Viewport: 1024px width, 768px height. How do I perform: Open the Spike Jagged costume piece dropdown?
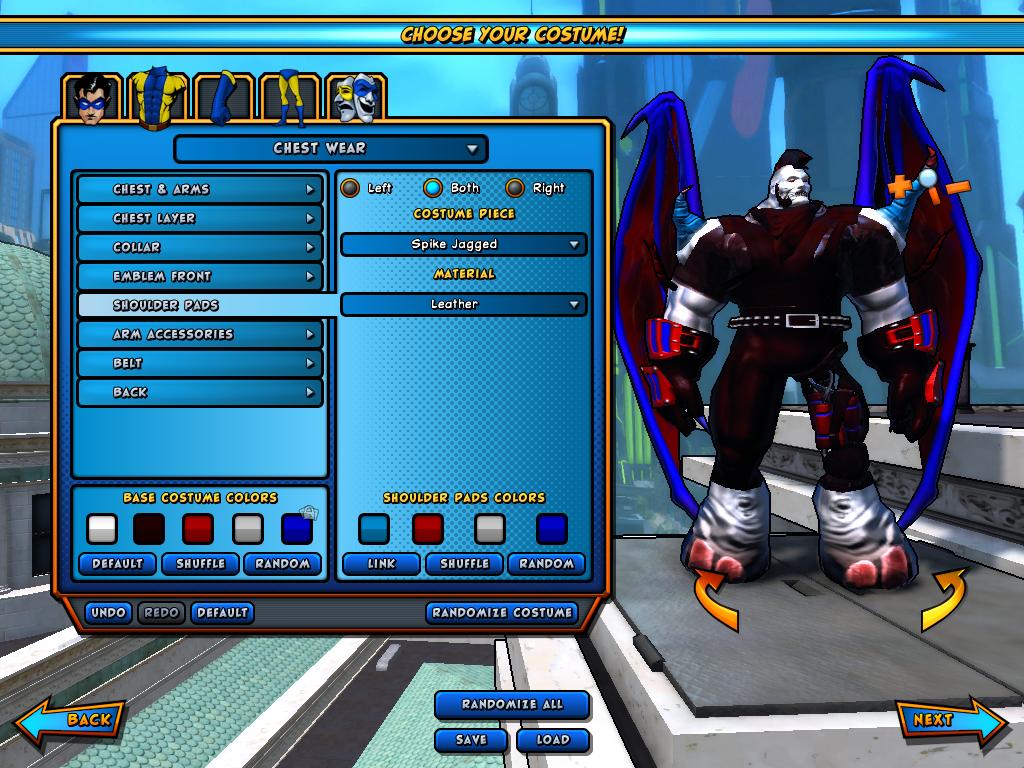(463, 244)
